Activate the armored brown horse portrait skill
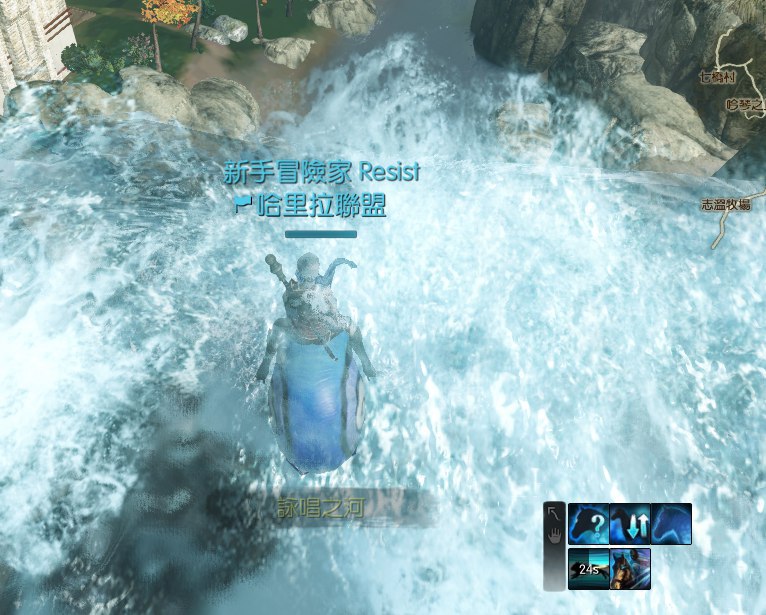 630,568
